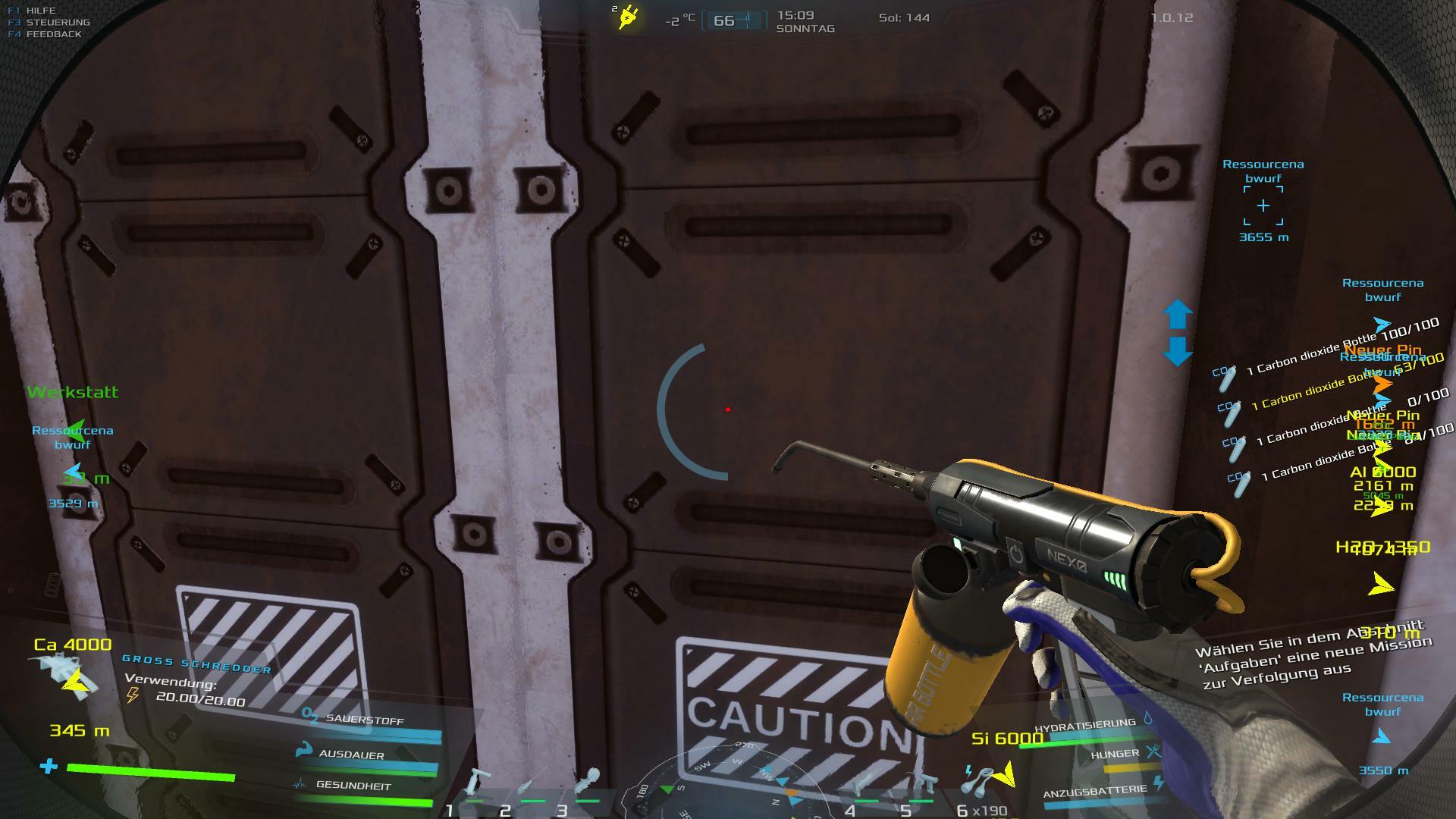
Task: Select the Ca 4000 resource marker
Action: pos(73,645)
